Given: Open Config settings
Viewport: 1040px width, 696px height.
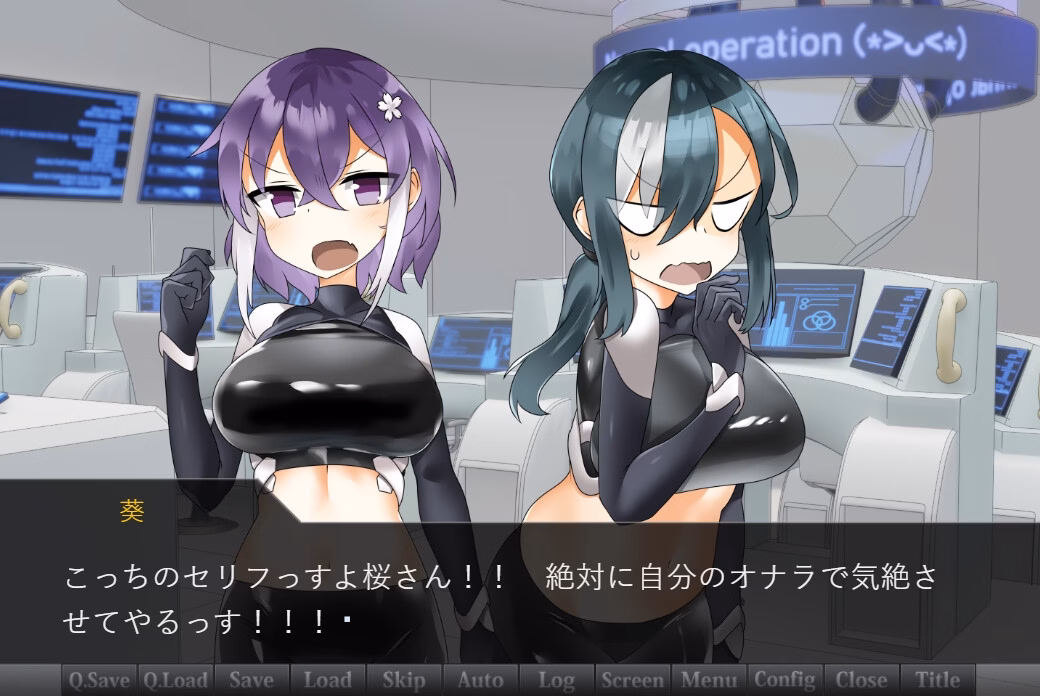Looking at the screenshot, I should pos(785,680).
